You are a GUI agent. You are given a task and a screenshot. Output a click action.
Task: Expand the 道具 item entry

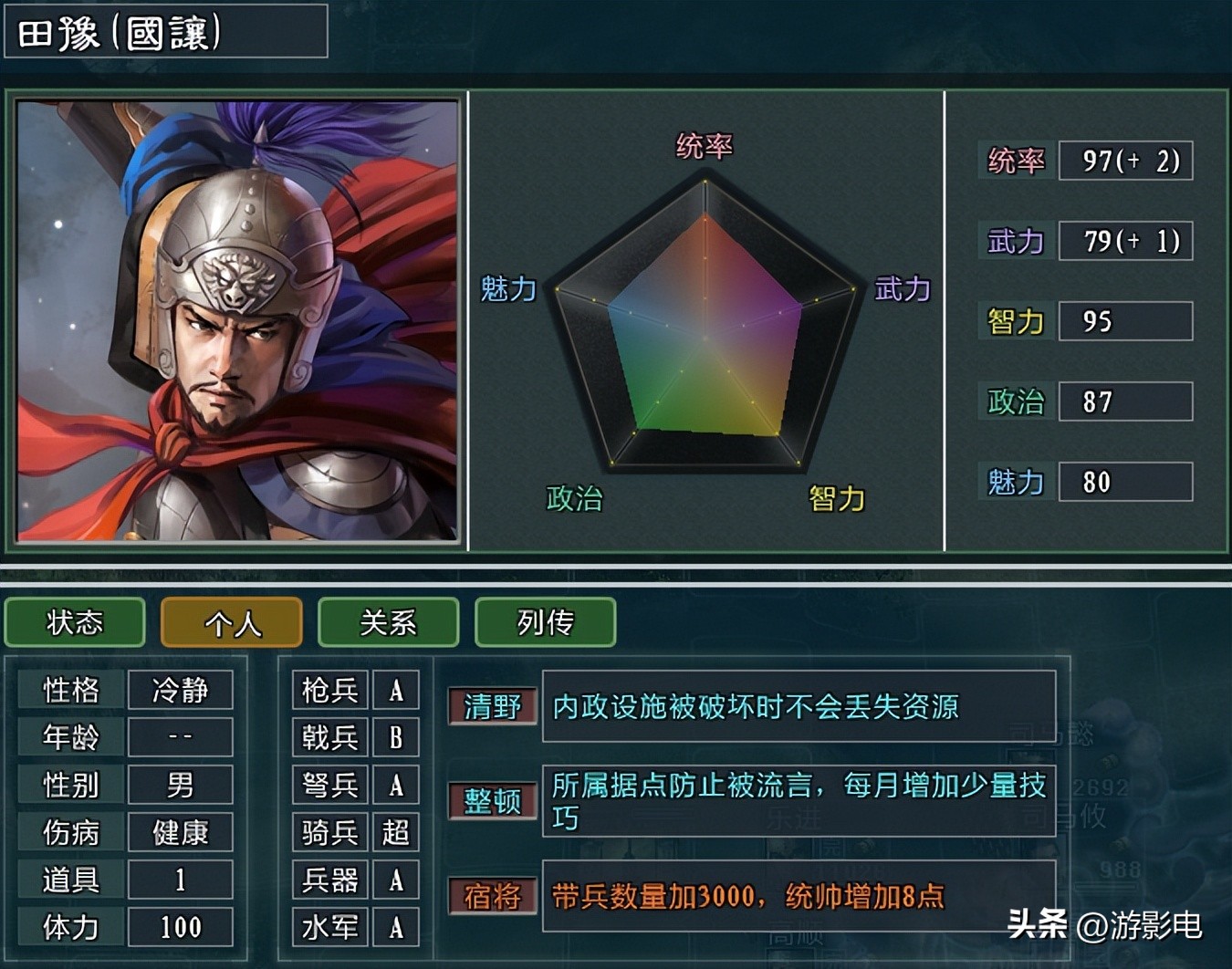(x=180, y=880)
